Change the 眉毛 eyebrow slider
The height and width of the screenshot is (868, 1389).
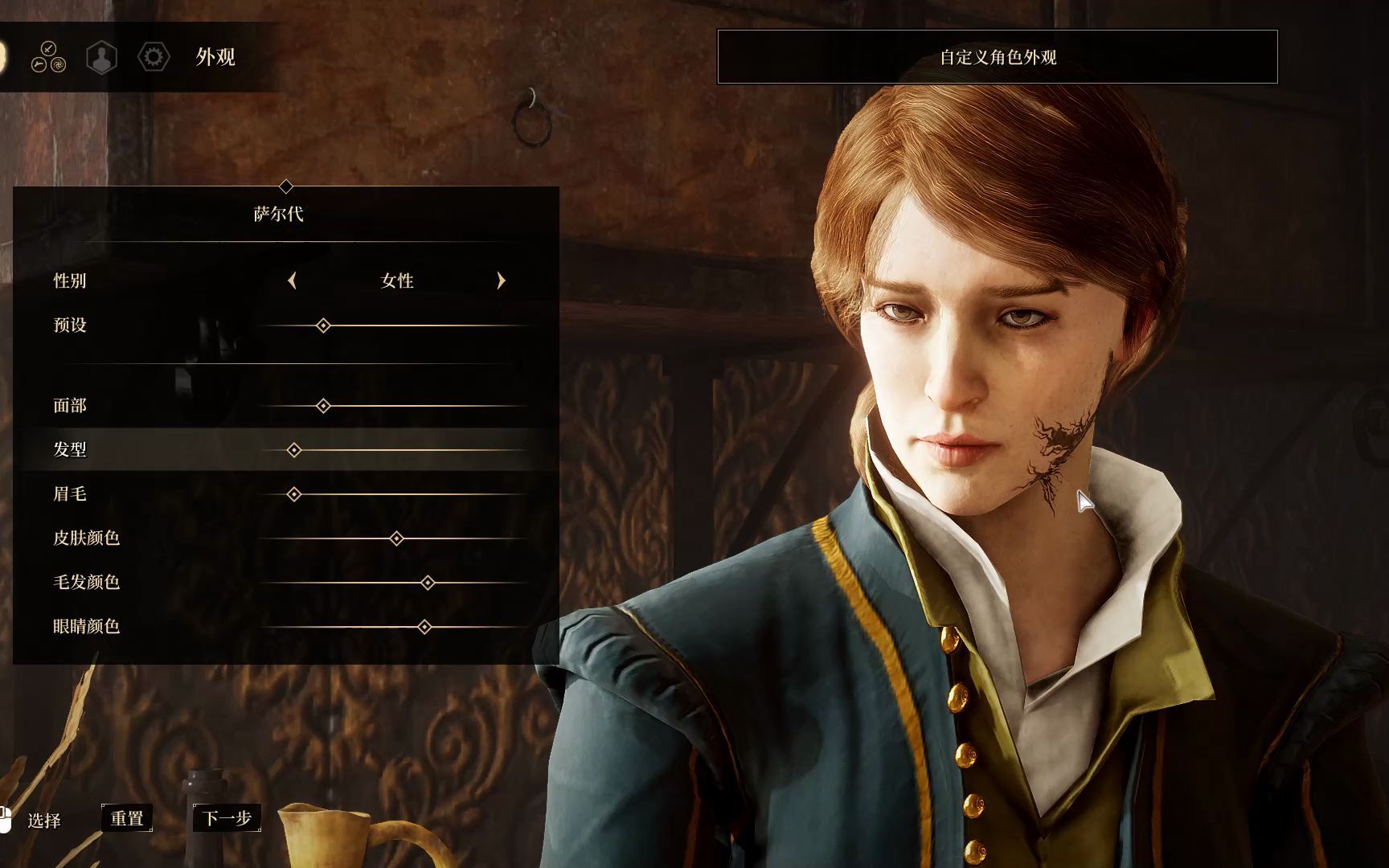tap(294, 494)
